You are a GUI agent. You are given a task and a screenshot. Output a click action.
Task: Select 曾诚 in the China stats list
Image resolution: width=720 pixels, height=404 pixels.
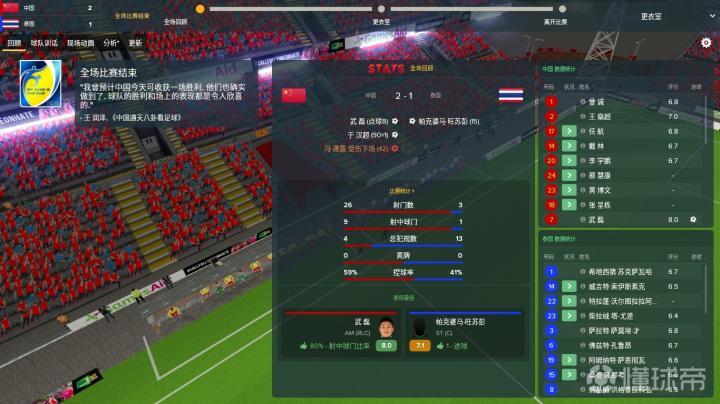[596, 102]
